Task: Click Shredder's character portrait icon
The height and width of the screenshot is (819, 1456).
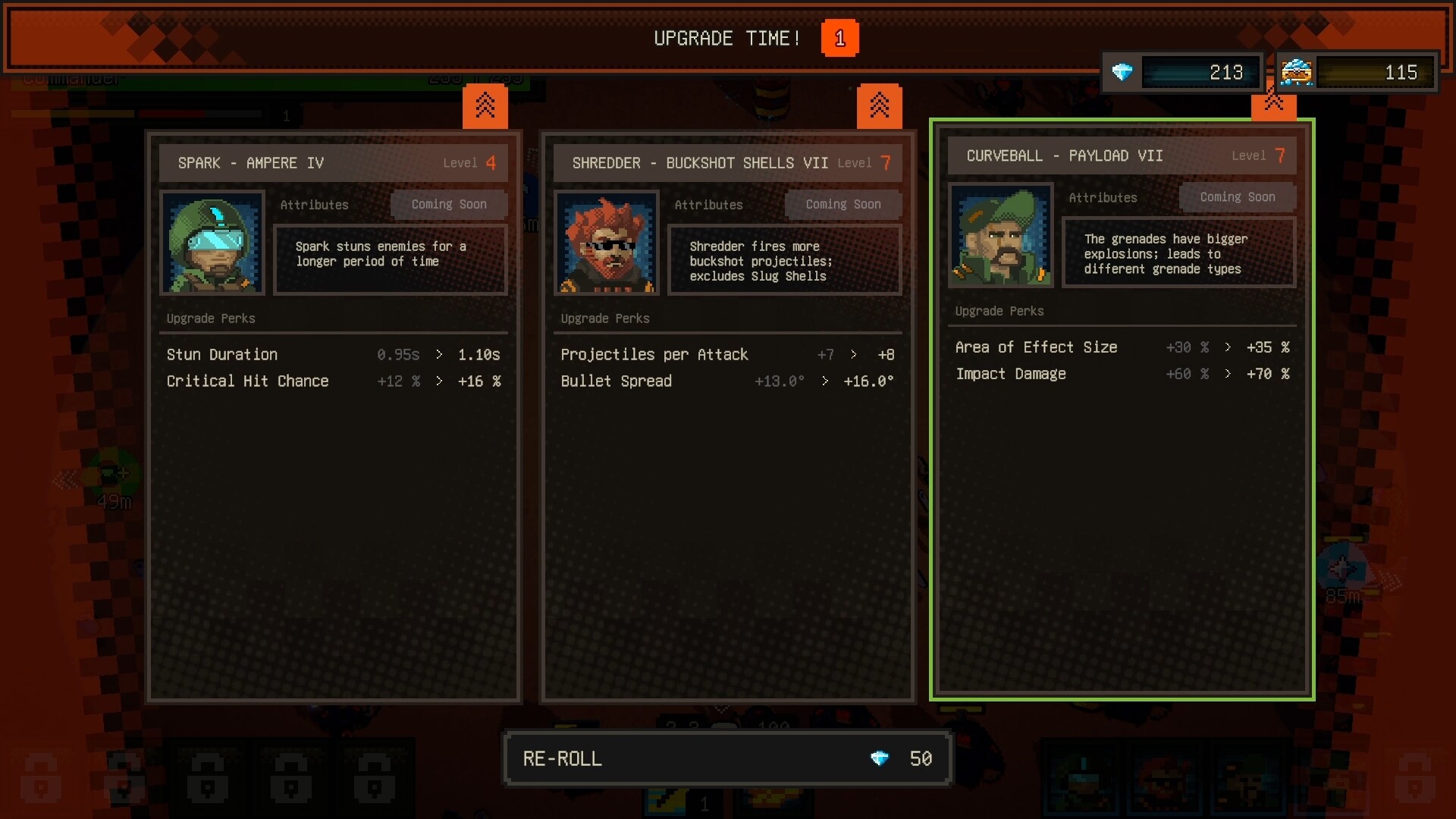Action: pos(607,243)
